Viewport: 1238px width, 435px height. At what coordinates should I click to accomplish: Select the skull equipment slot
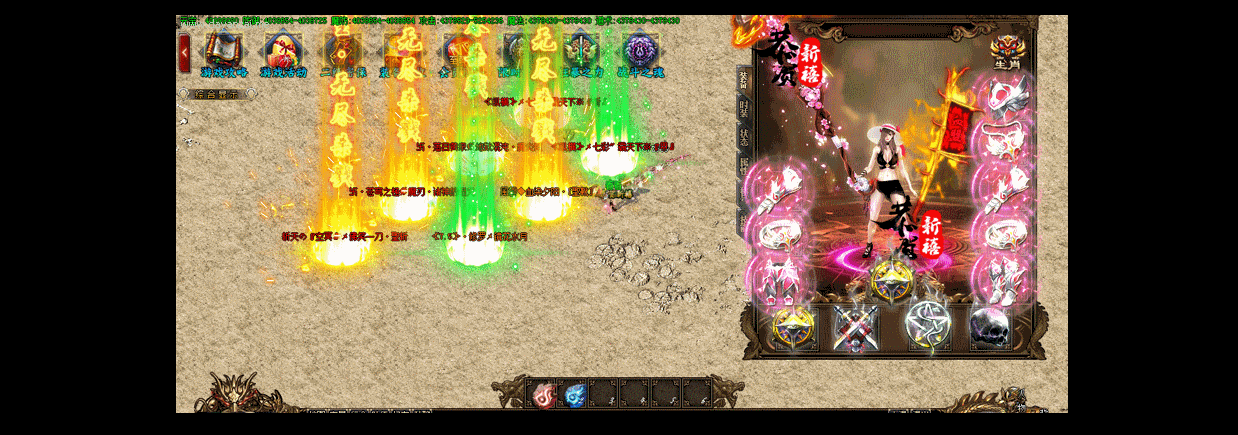click(991, 327)
